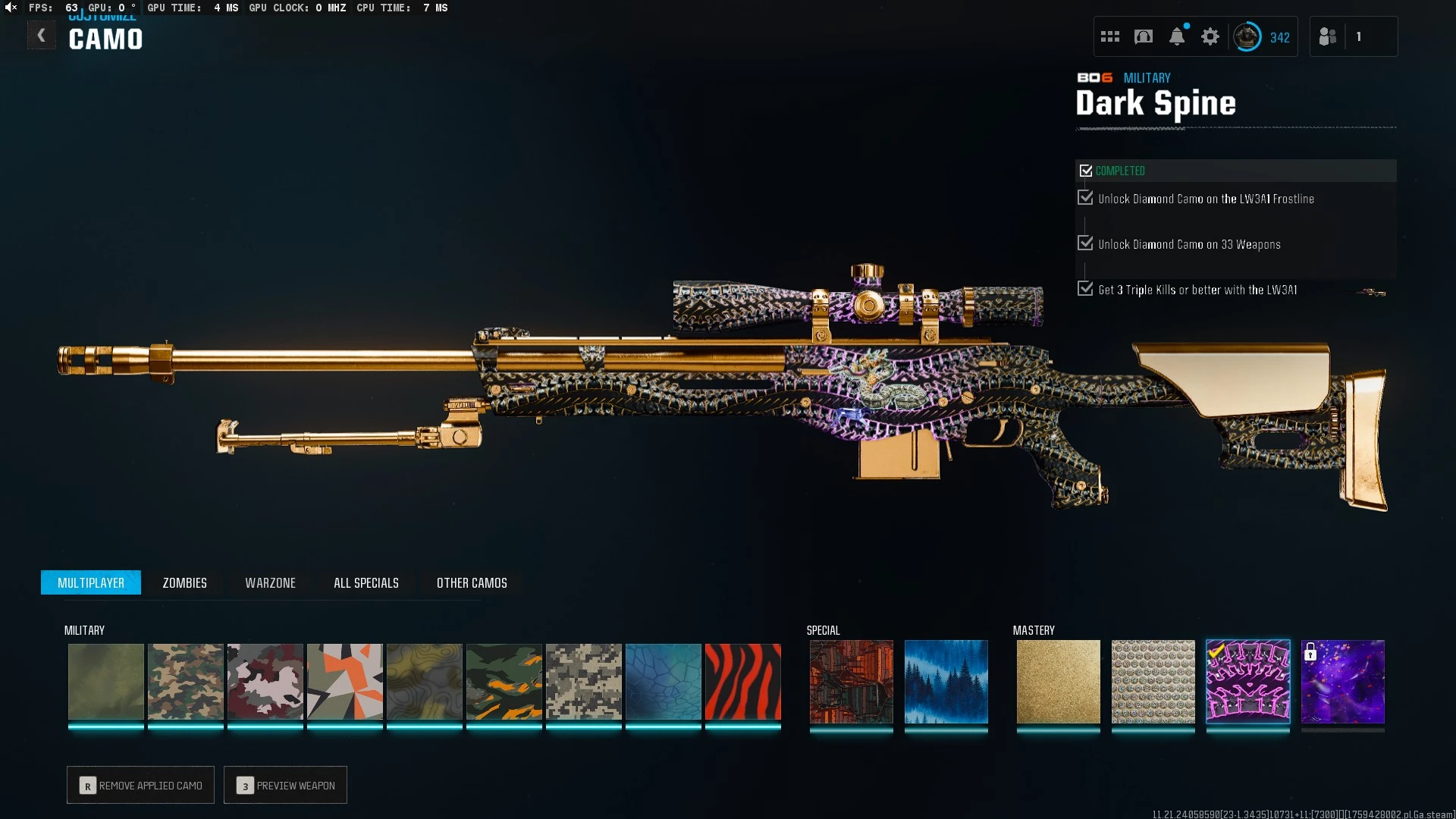
Task: Choose the blue cracked scale camo
Action: [663, 682]
